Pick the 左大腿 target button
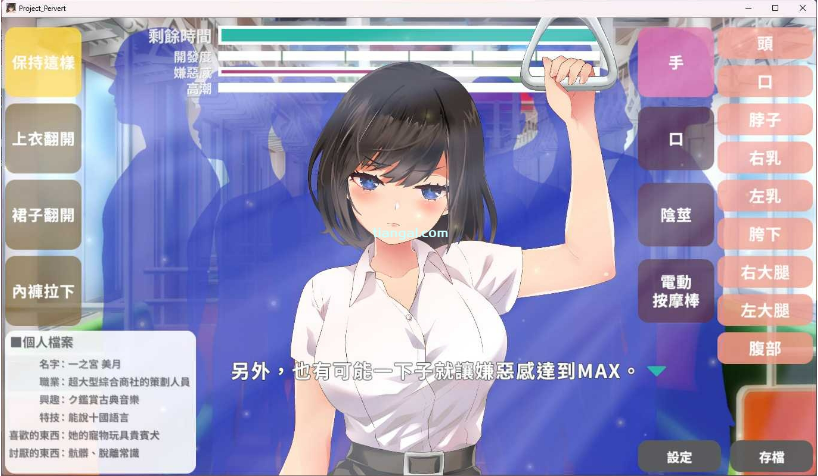 765,310
